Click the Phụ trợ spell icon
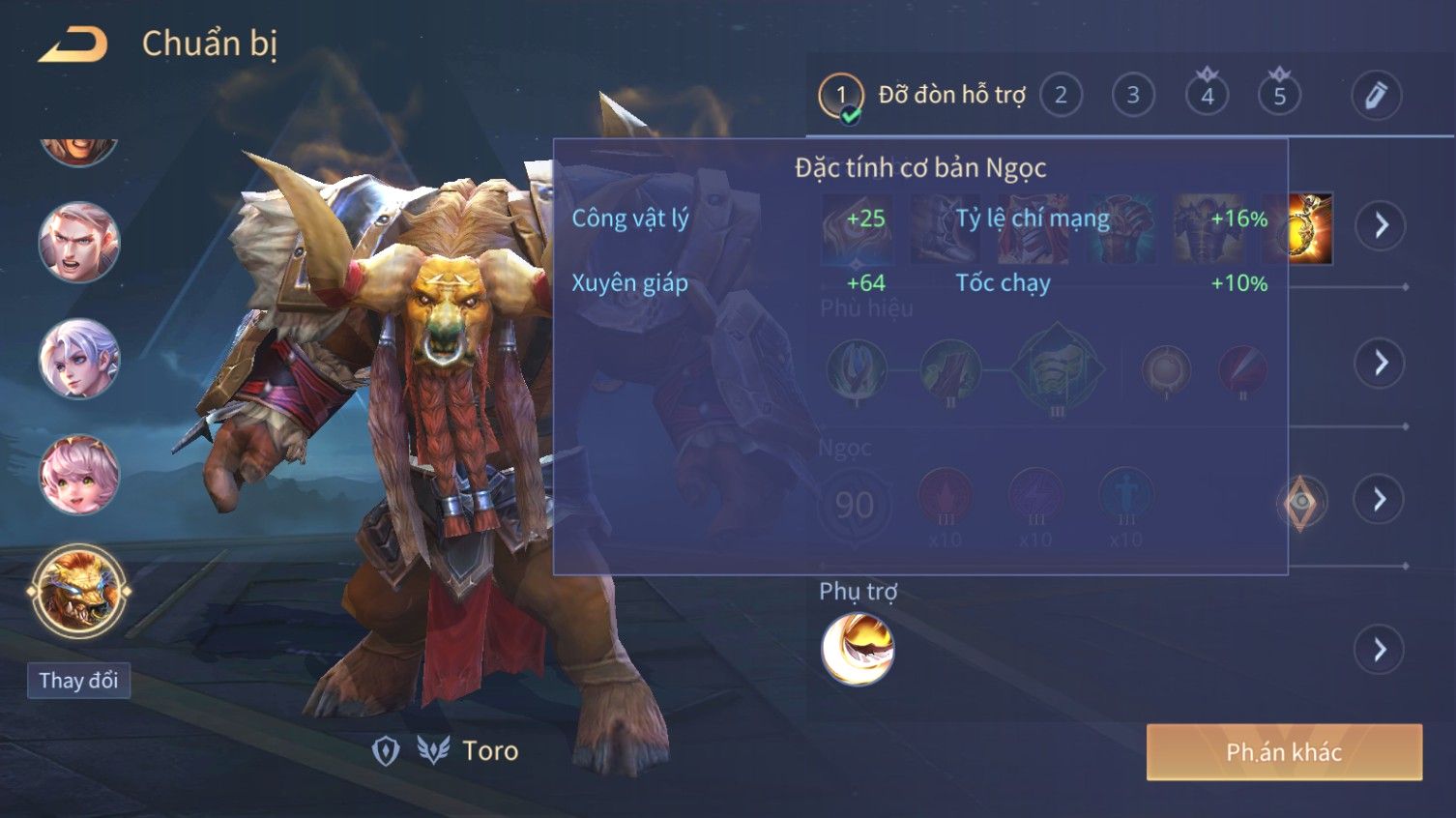The height and width of the screenshot is (818, 1456). pyautogui.click(x=858, y=649)
